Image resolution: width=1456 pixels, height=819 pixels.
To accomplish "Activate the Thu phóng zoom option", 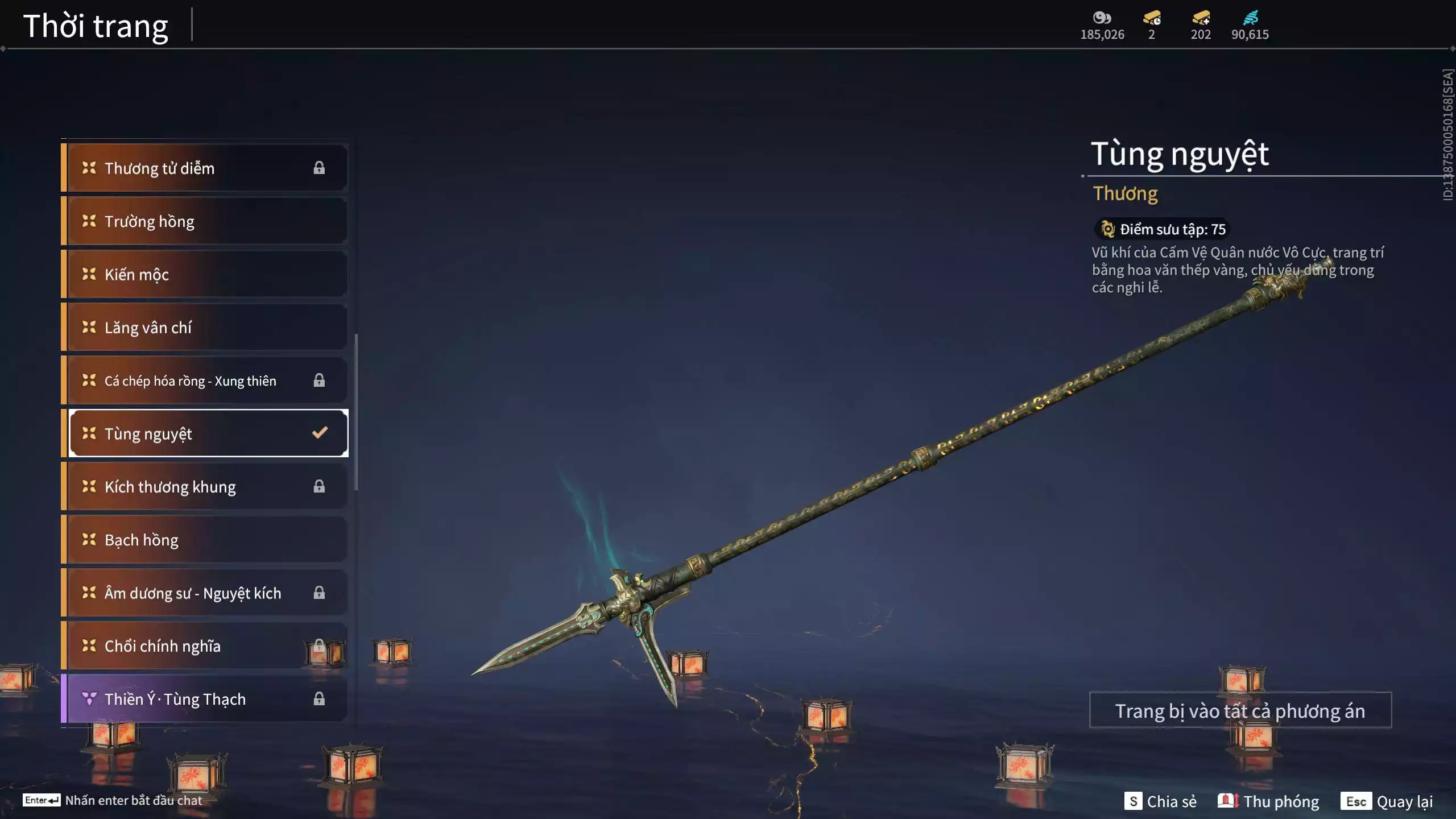I will point(1268,801).
